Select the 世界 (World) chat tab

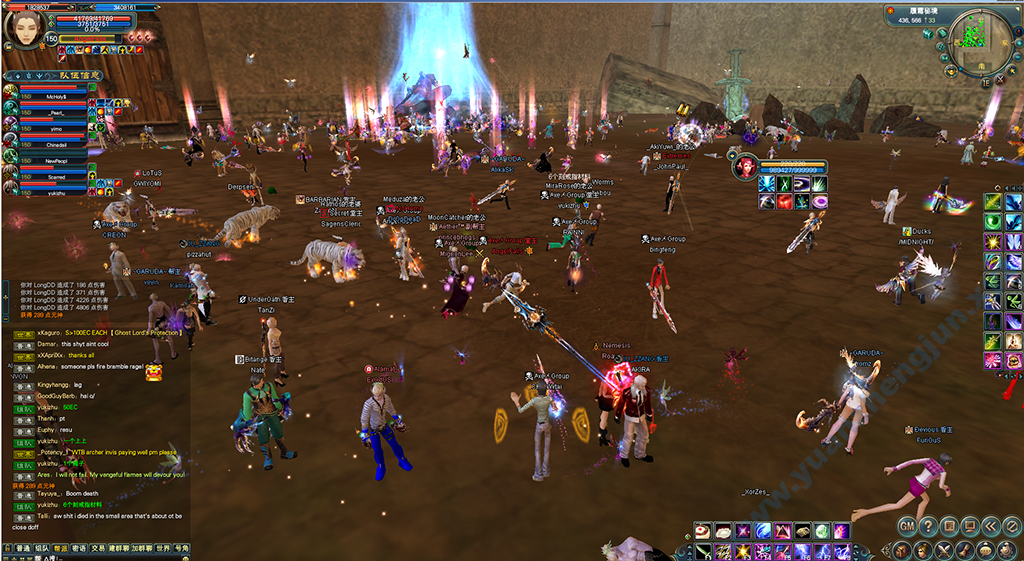(161, 548)
